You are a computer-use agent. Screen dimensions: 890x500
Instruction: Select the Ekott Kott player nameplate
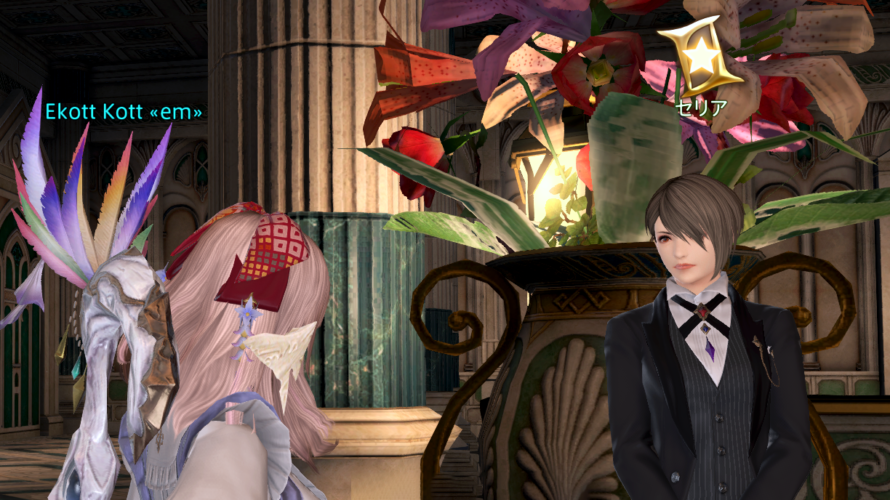tap(123, 112)
